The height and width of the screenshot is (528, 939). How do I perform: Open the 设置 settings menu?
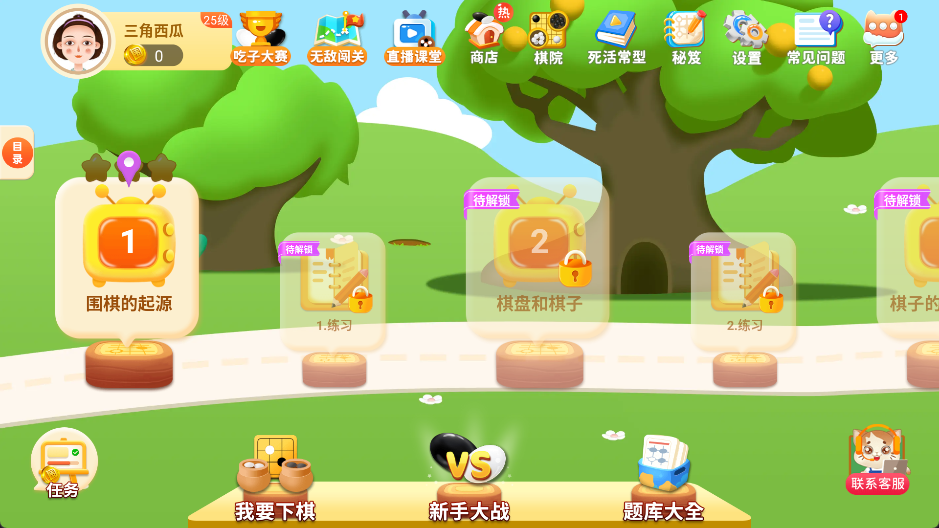747,38
